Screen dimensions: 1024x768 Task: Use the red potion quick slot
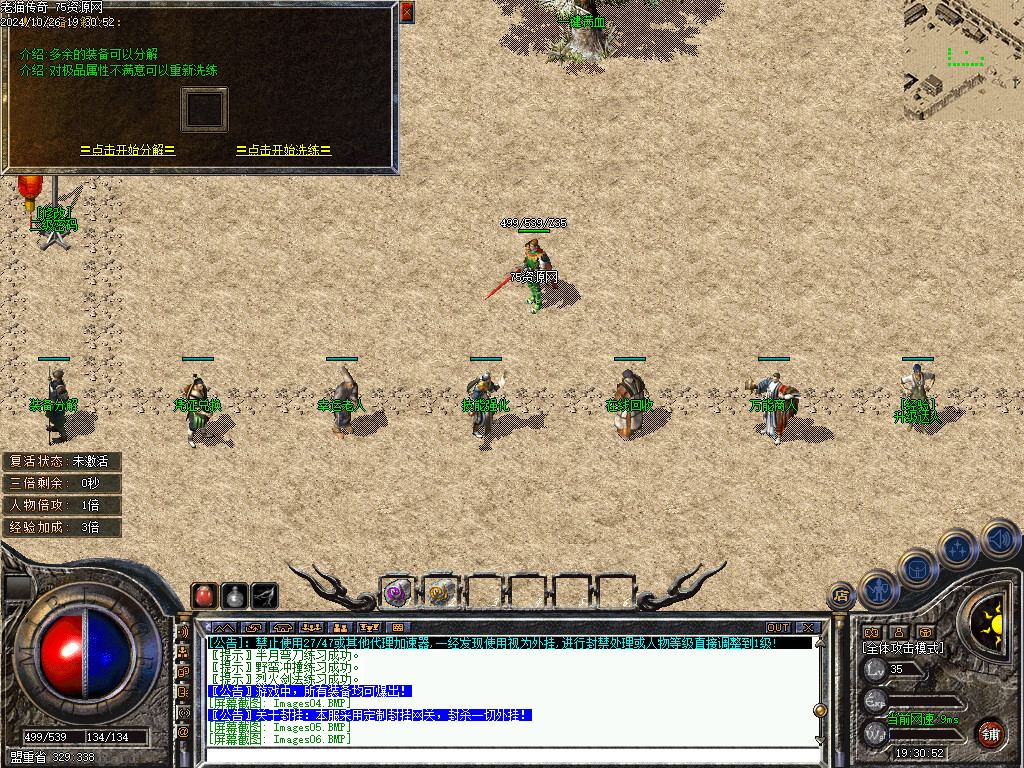click(205, 595)
